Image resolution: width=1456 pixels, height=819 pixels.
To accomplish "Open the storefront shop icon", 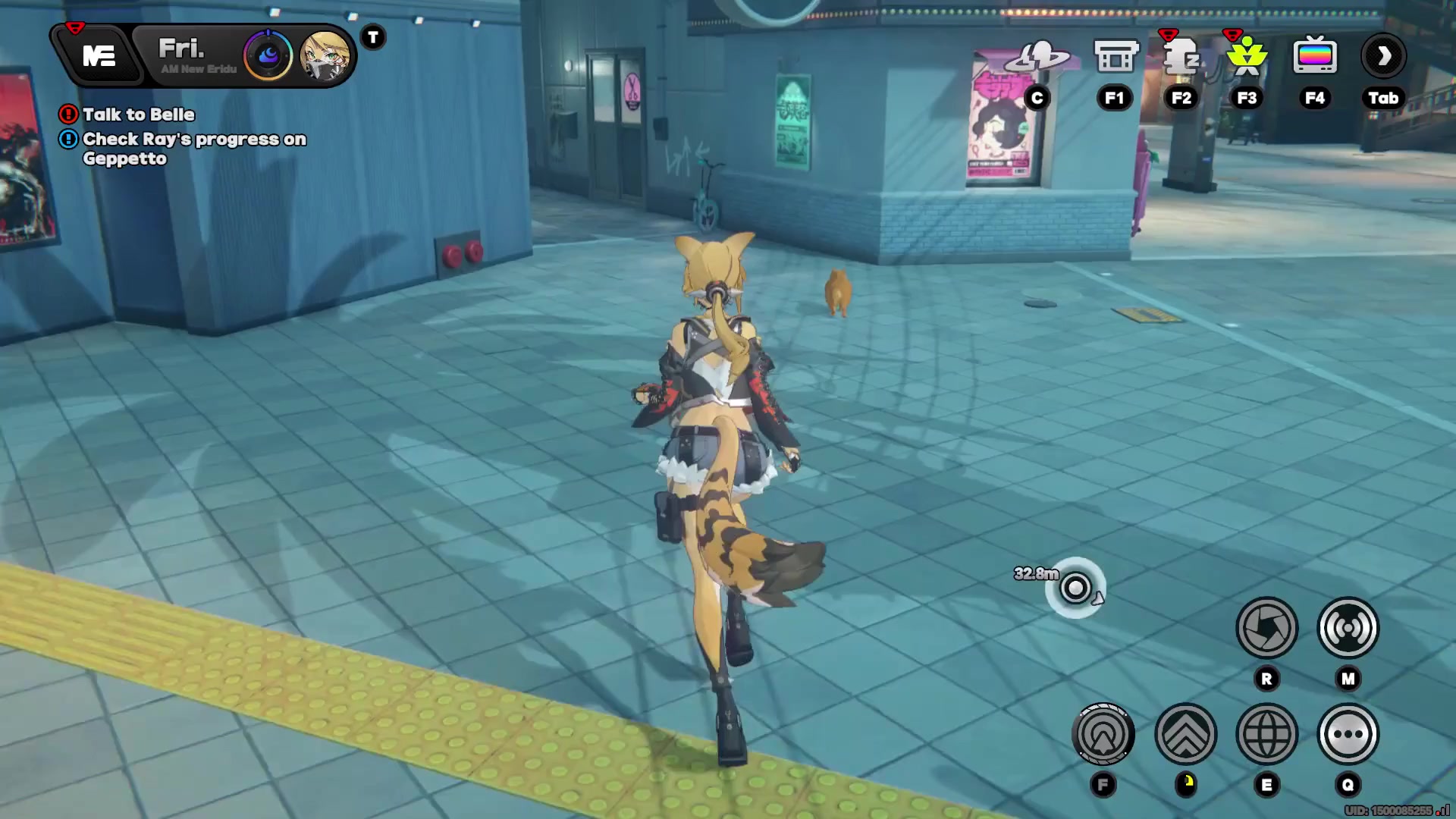I will (x=1115, y=57).
